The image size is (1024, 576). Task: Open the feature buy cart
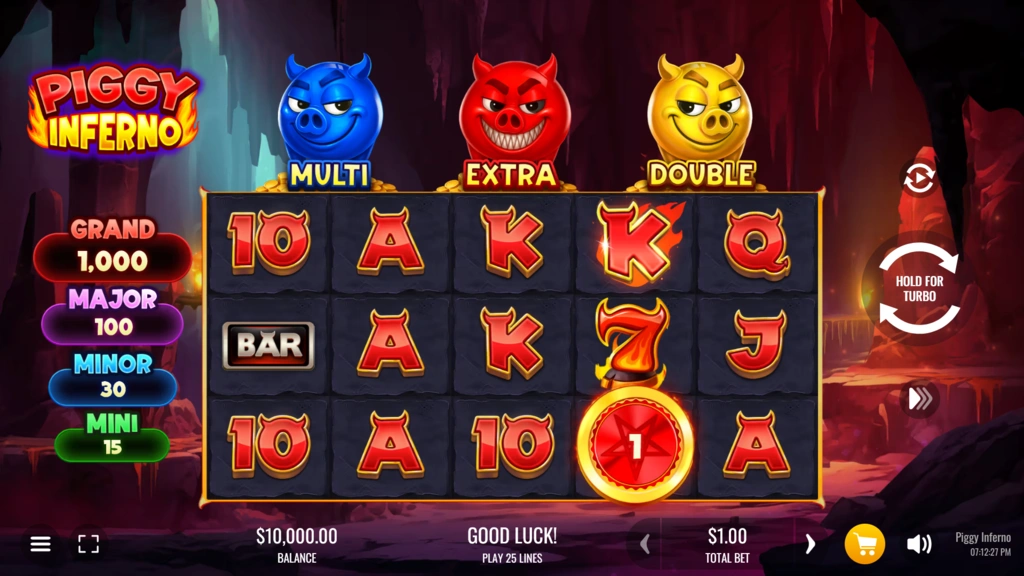pyautogui.click(x=865, y=544)
